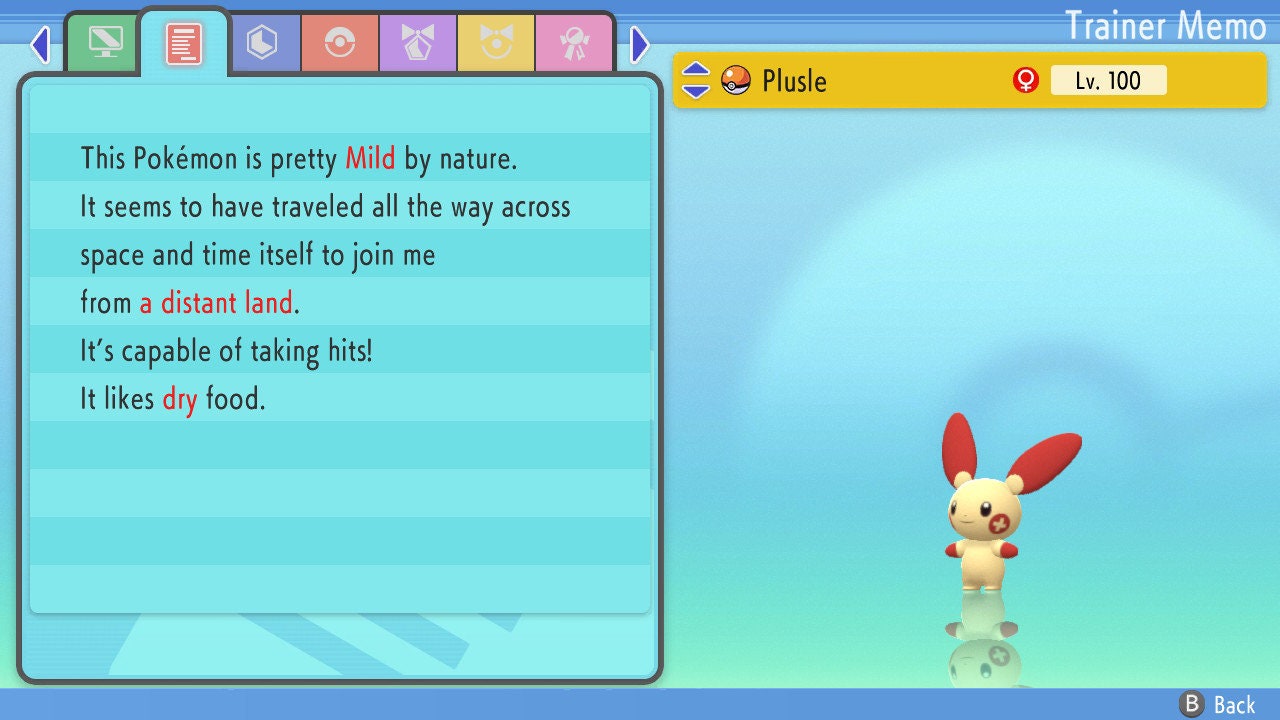Click the right arrow to next tab
The image size is (1280, 720).
coord(640,44)
